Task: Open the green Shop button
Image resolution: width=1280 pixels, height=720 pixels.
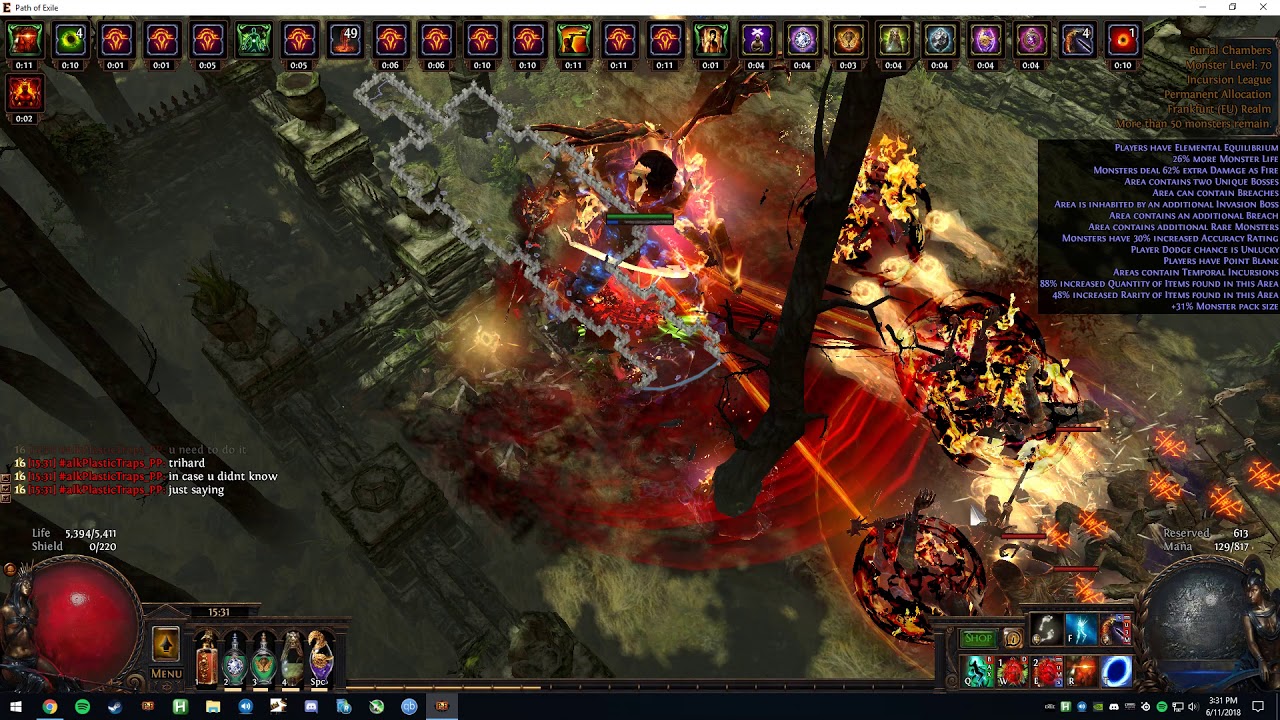Action: pyautogui.click(x=978, y=638)
